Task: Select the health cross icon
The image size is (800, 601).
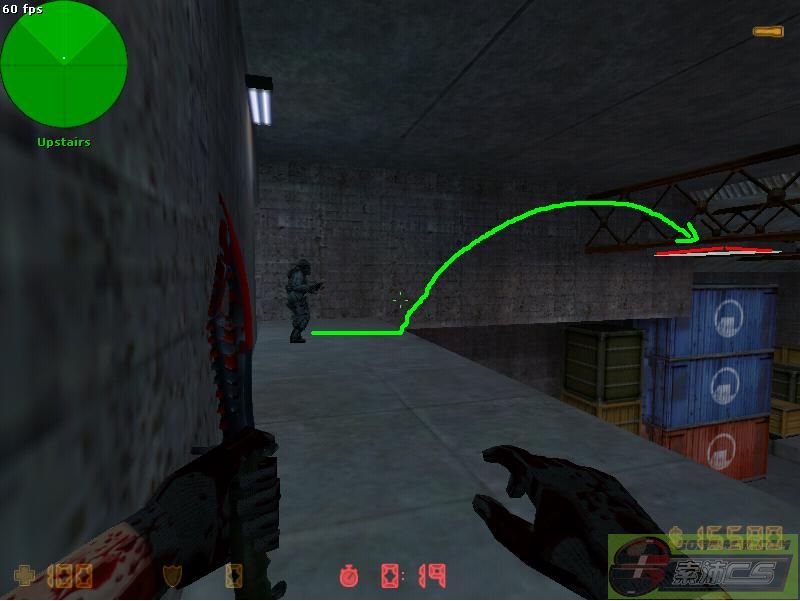Action: [23, 576]
